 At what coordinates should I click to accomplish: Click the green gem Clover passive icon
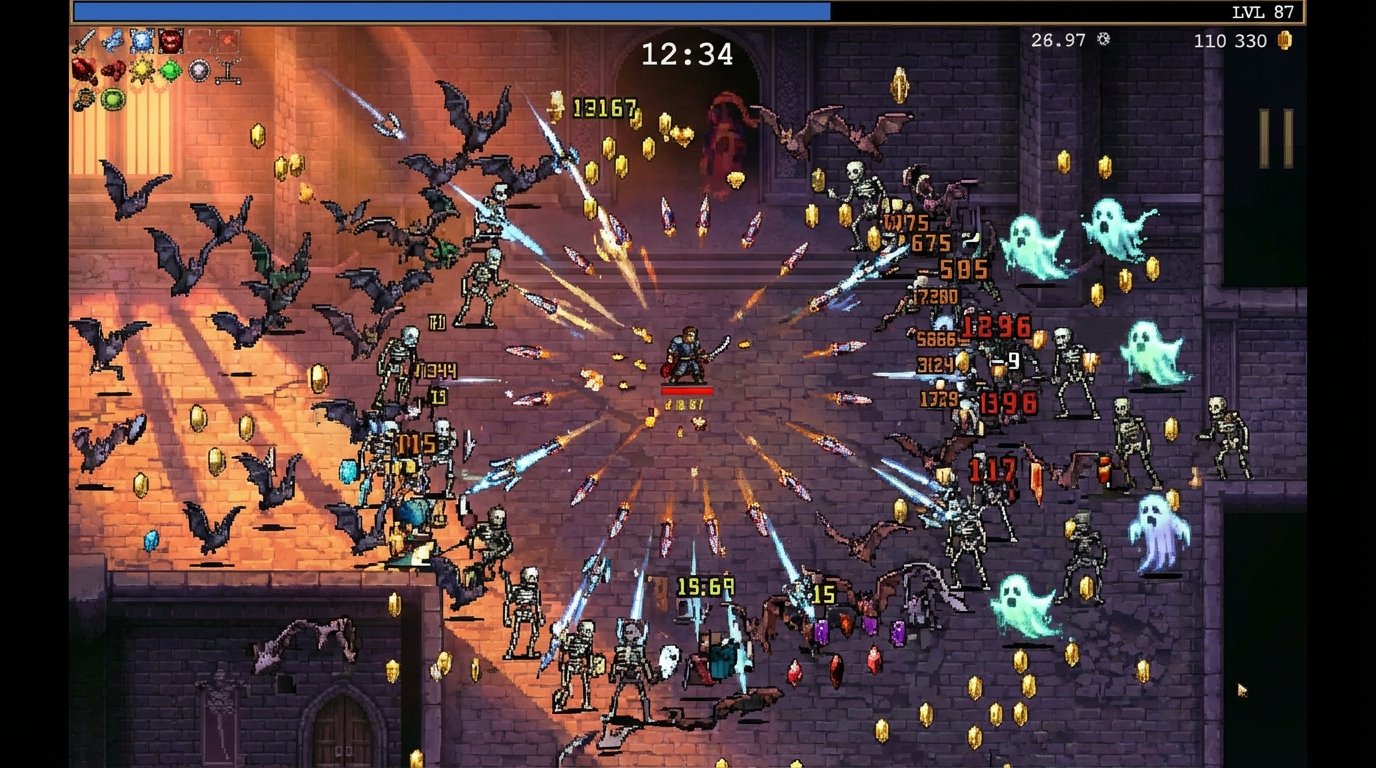[169, 68]
